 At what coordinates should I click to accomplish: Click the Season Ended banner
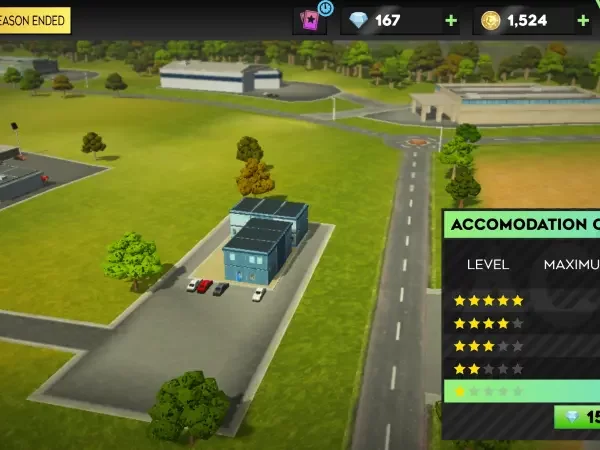tap(34, 20)
